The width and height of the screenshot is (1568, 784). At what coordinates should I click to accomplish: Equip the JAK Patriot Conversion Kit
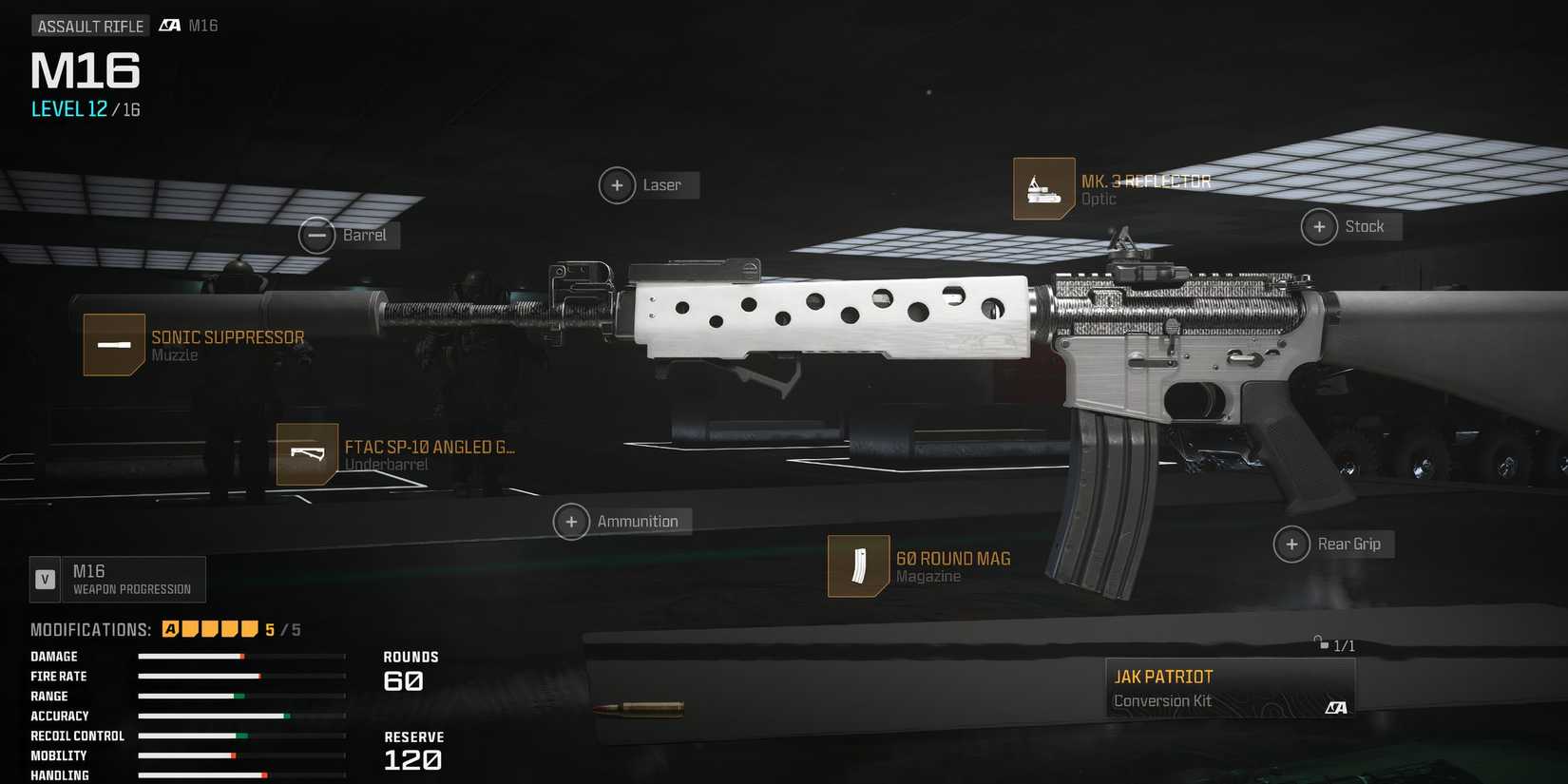[x=1231, y=686]
